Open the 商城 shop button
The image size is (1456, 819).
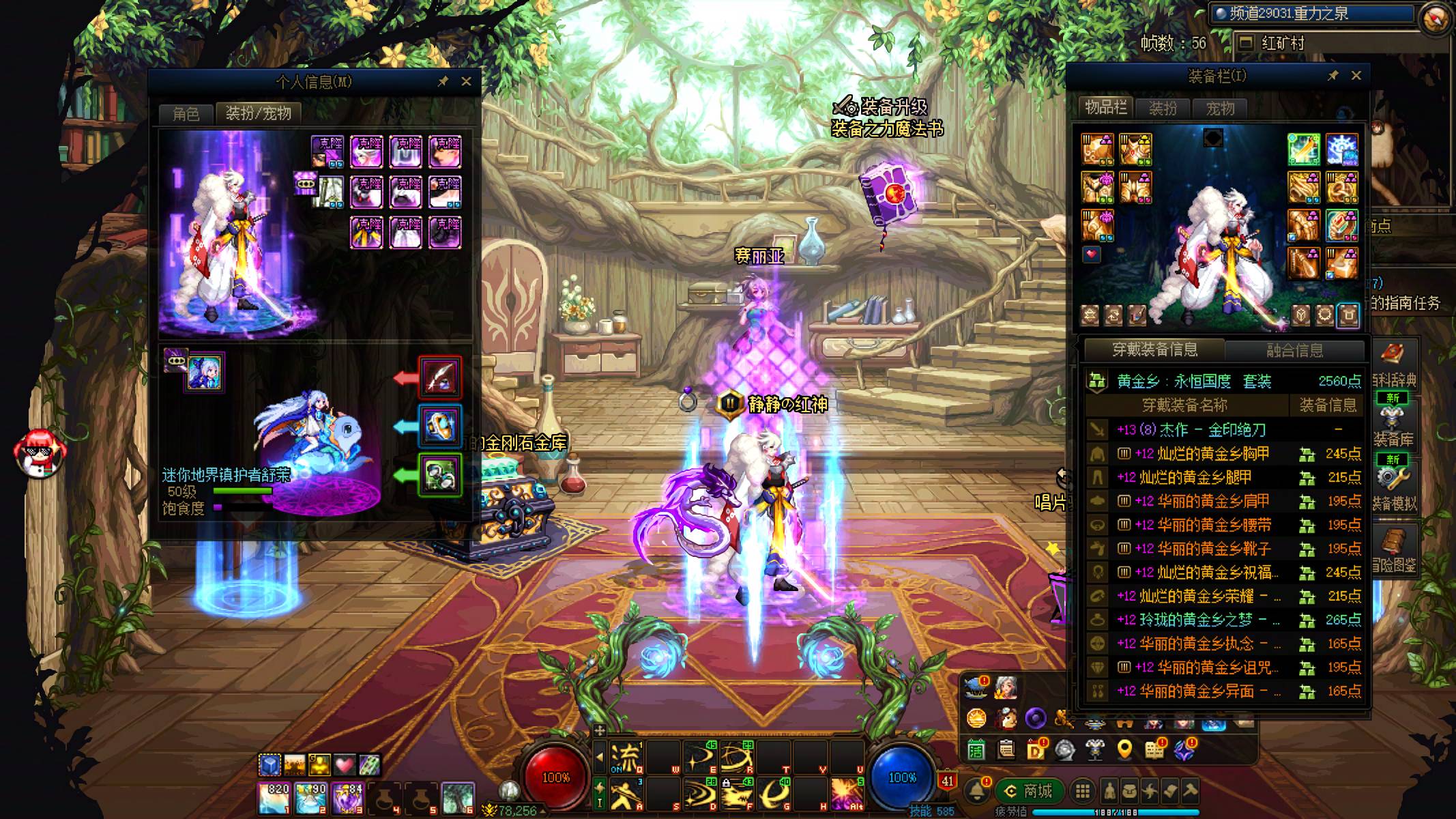point(1029,792)
